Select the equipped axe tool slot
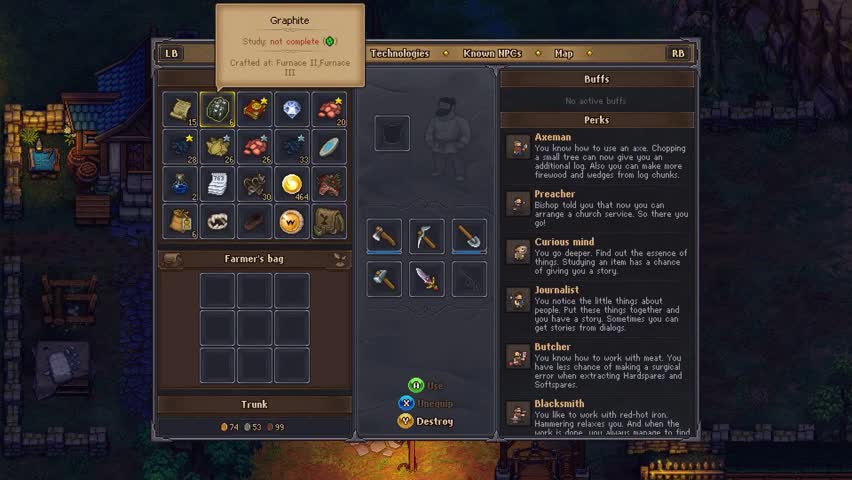 385,236
